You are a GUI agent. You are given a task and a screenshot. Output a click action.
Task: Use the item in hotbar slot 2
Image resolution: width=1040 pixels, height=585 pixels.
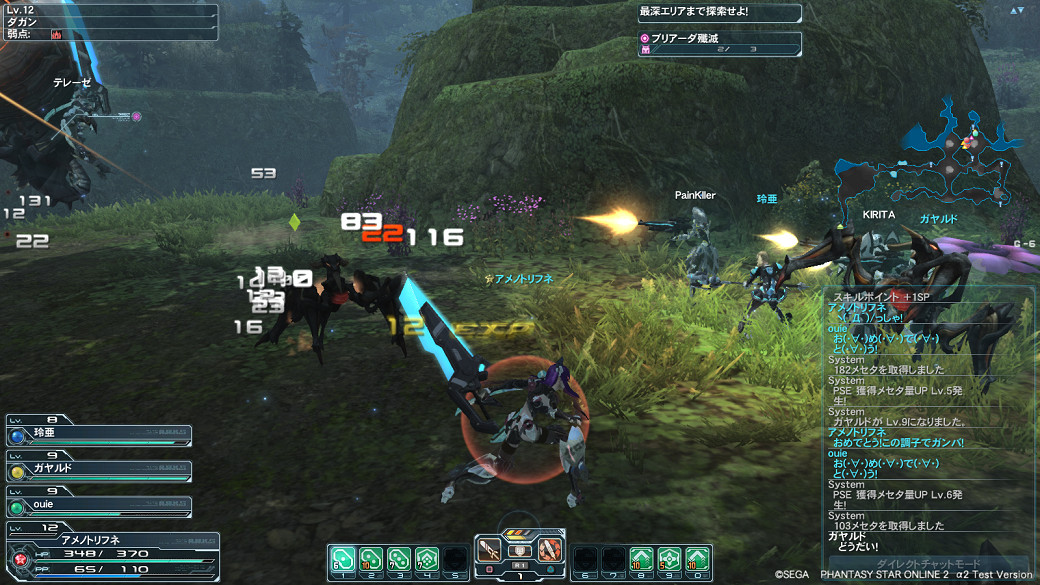tap(370, 556)
